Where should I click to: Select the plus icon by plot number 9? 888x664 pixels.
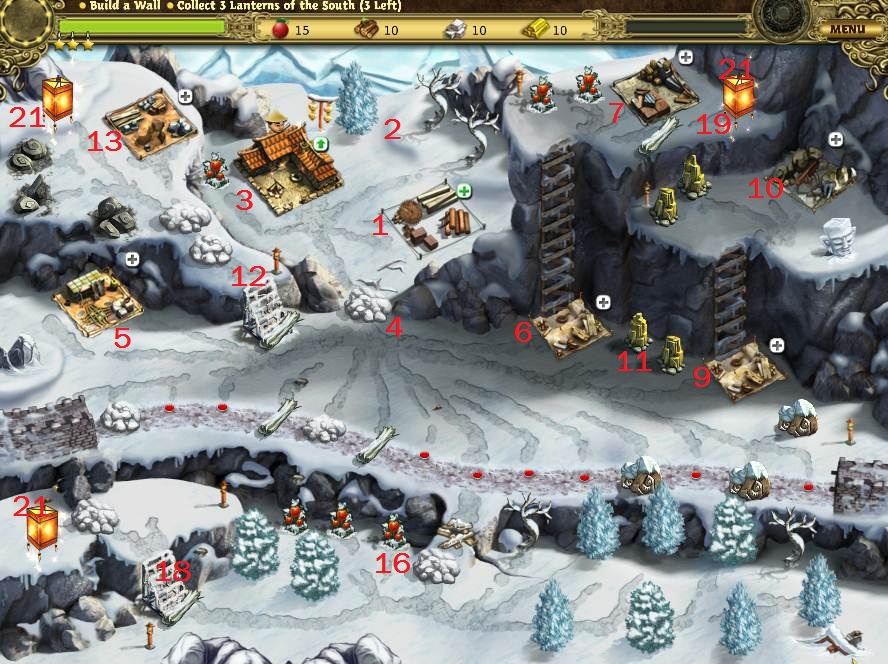pos(776,345)
